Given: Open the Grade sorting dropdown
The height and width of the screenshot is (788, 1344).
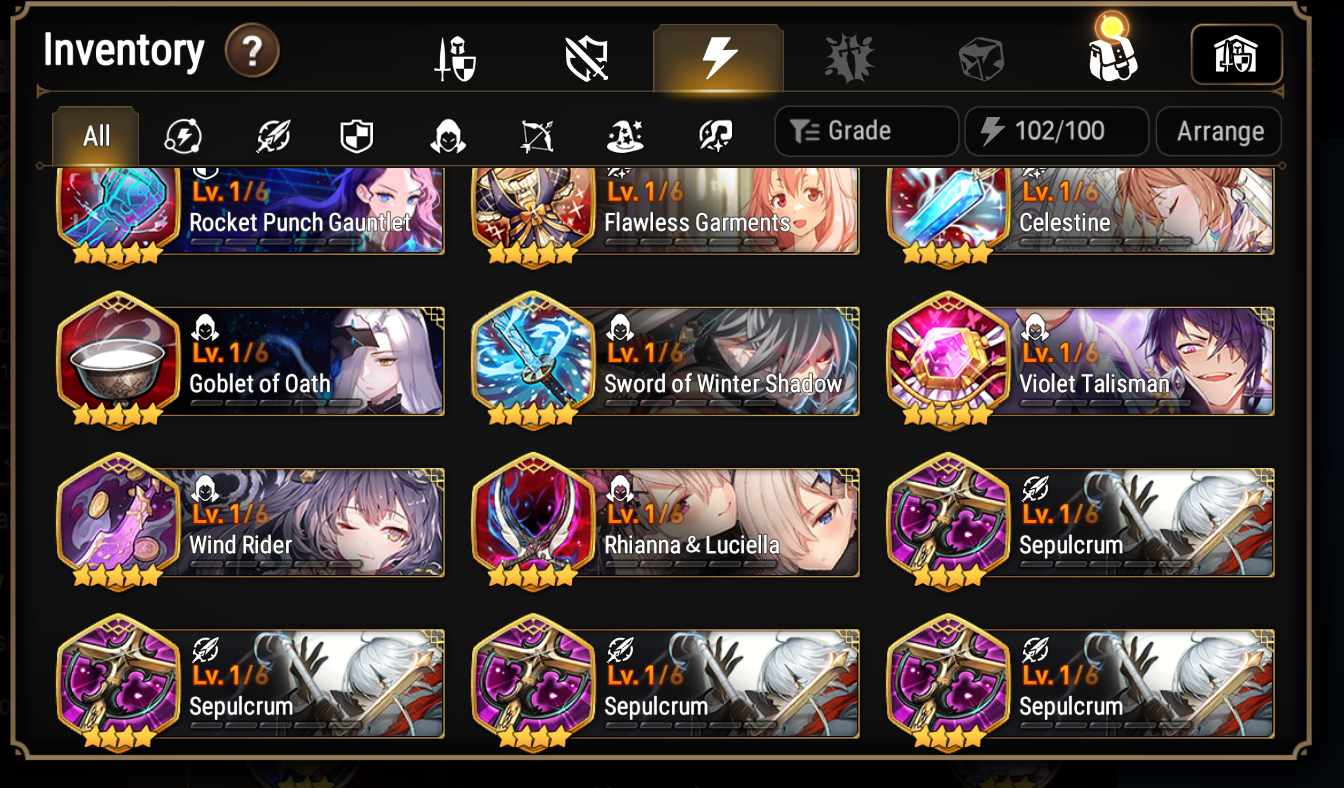Looking at the screenshot, I should (866, 130).
